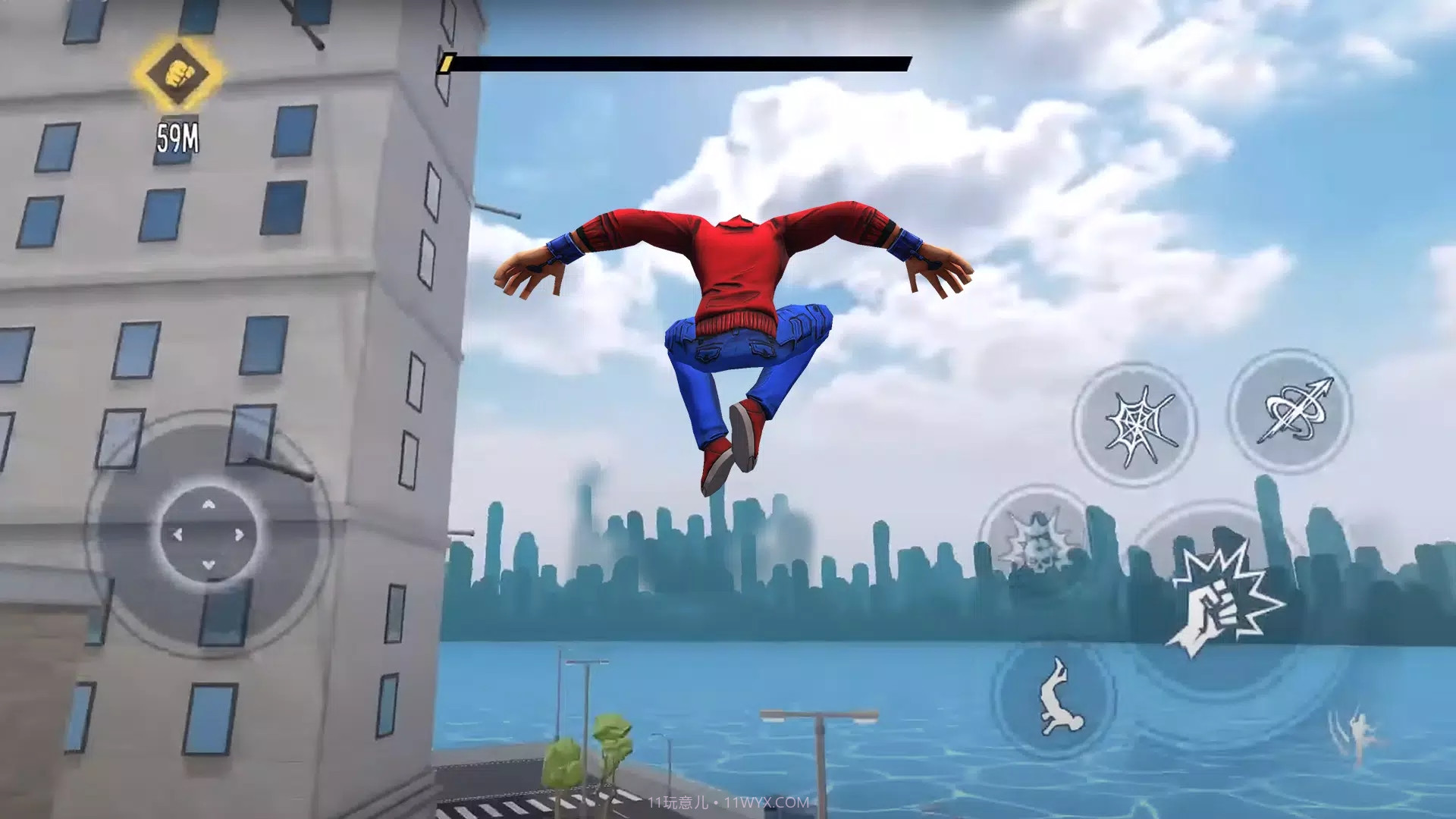
Task: Trigger the skull explosion special attack
Action: tap(1036, 541)
